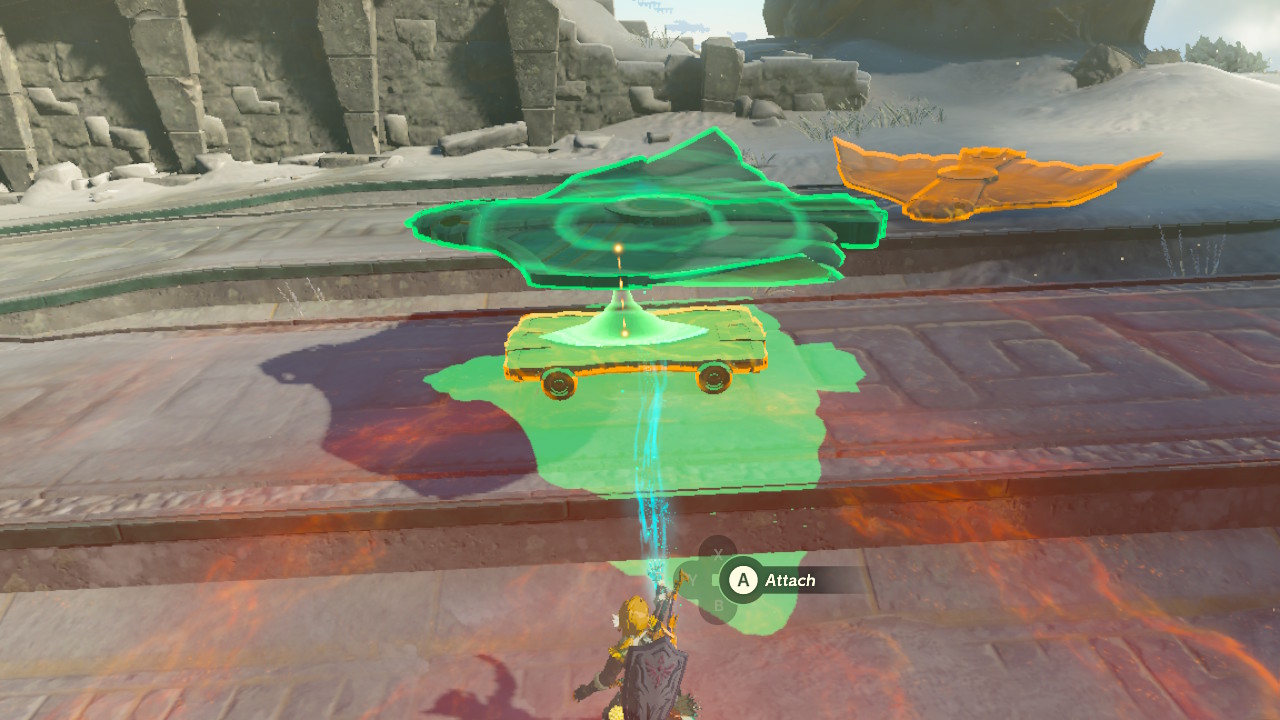Click the Attach text label
The image size is (1280, 720).
coord(790,579)
